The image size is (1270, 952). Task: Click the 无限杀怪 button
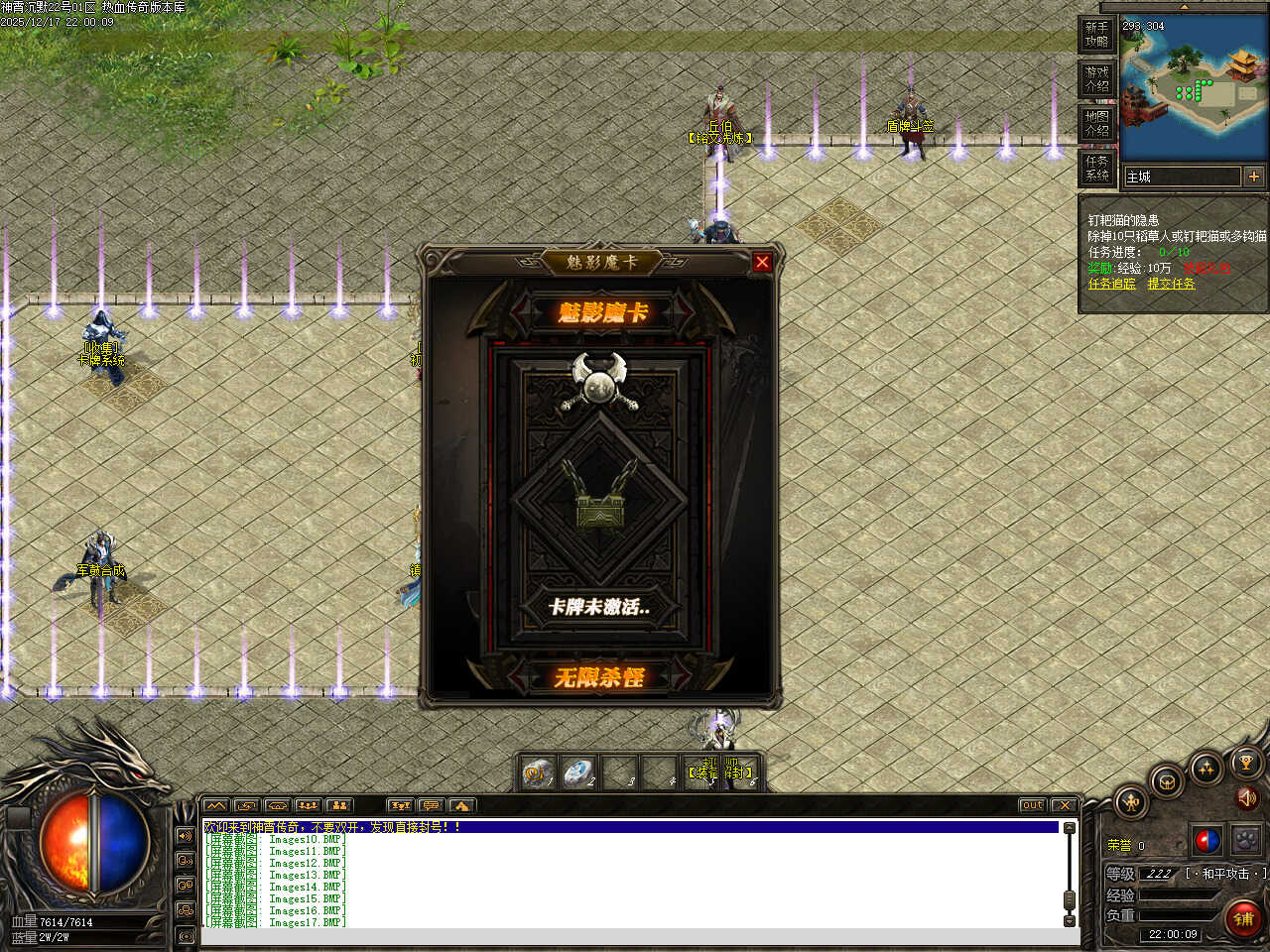pos(599,678)
